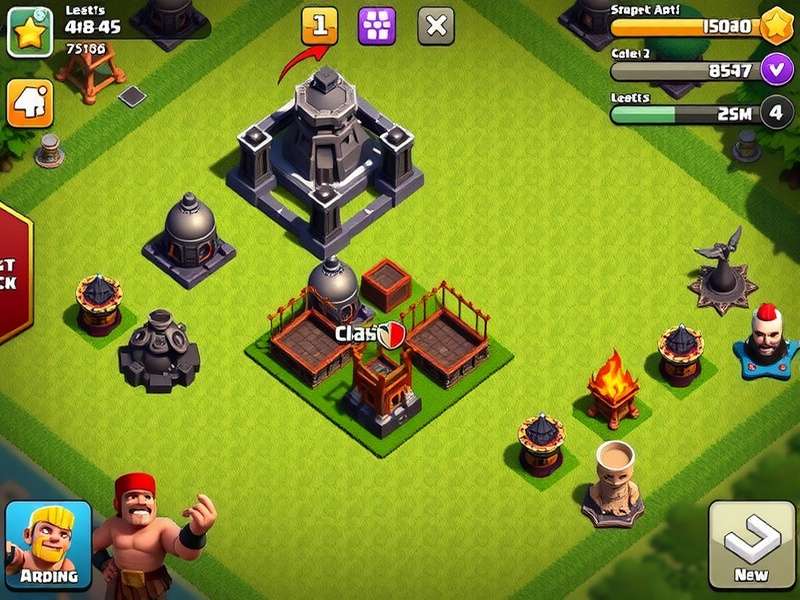
Task: Open the barbarian Arding button
Action: click(48, 544)
